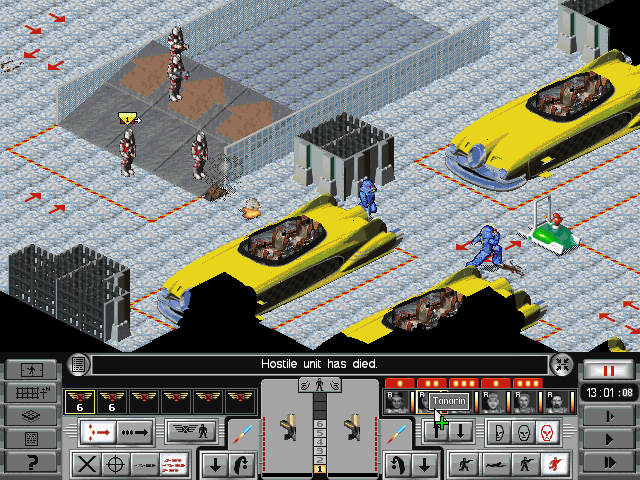Set aggressive behavior with the red face
This screenshot has width=640, height=480.
point(546,432)
